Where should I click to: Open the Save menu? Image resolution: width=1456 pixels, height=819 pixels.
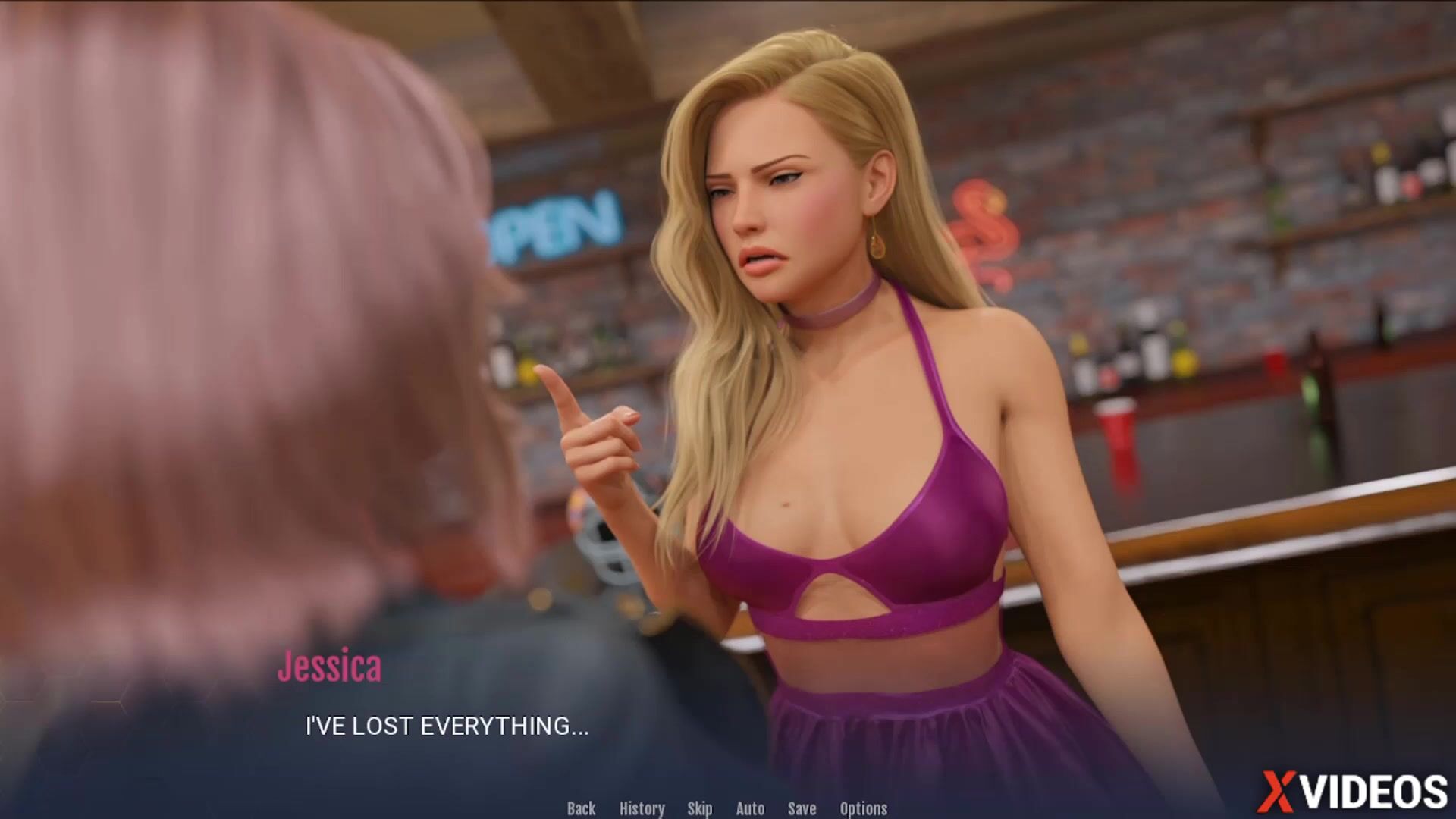pyautogui.click(x=802, y=808)
